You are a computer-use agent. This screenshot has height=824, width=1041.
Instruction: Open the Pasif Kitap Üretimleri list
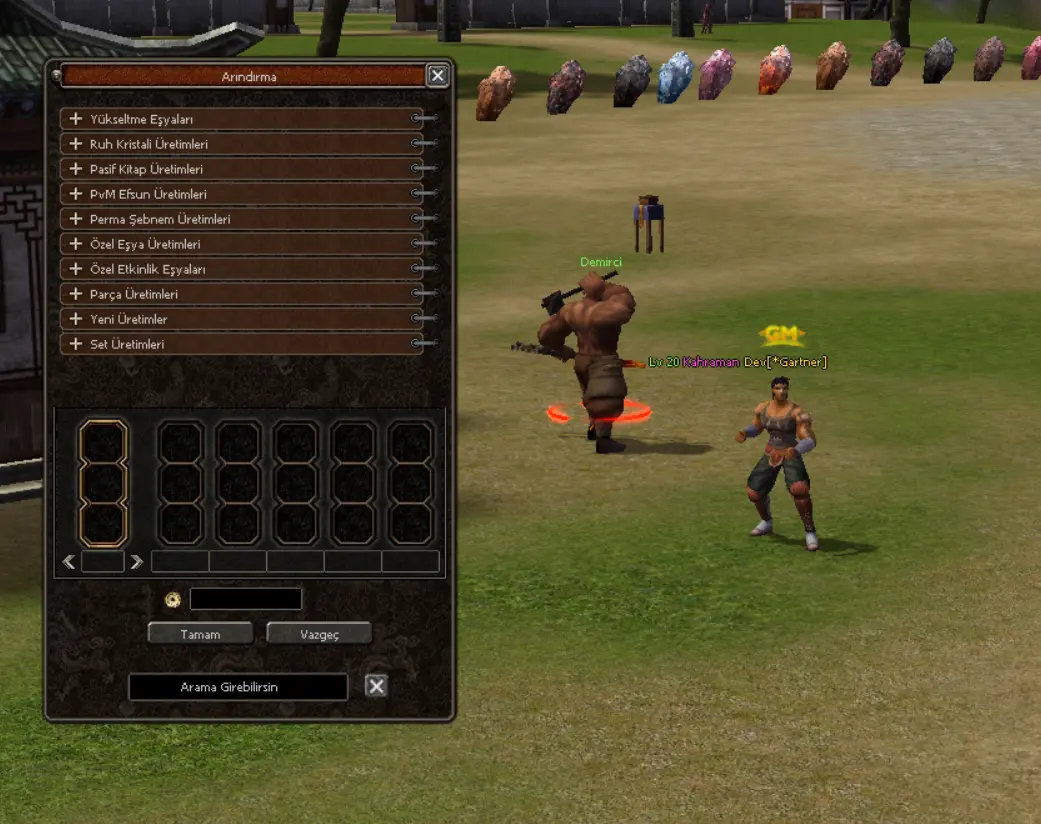[76, 169]
